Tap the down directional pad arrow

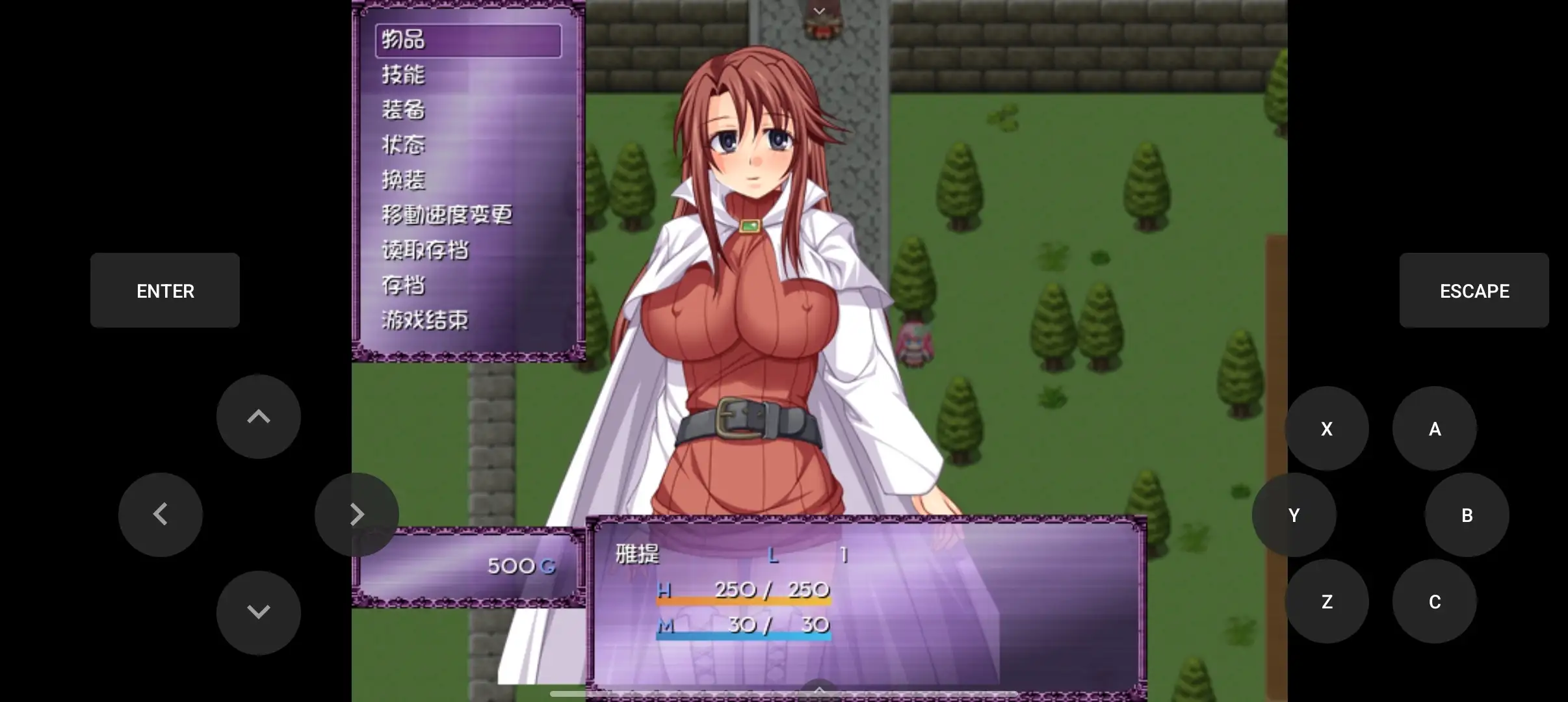(x=258, y=611)
